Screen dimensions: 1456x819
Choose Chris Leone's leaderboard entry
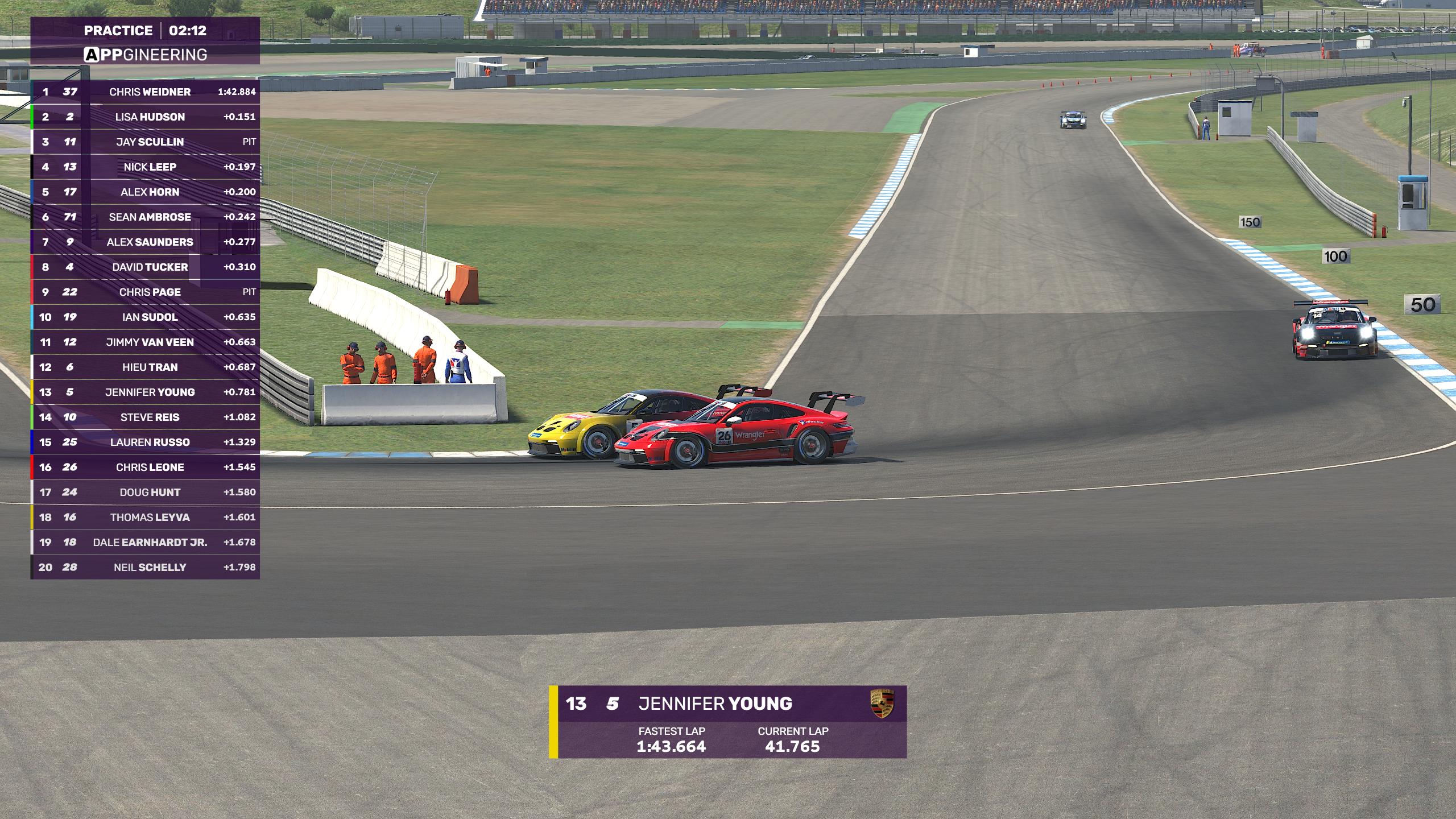(x=150, y=467)
